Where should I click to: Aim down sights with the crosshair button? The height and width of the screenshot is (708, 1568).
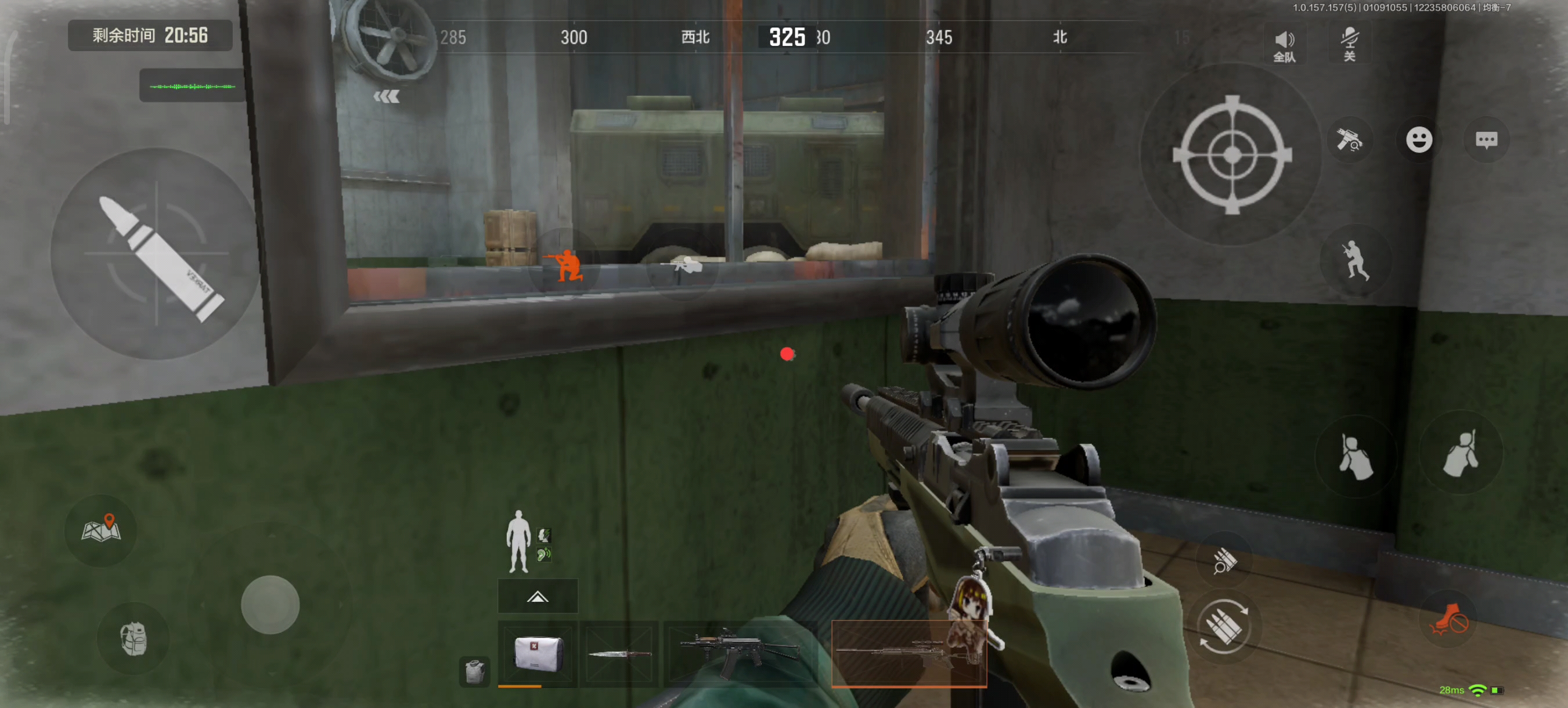tap(1231, 154)
